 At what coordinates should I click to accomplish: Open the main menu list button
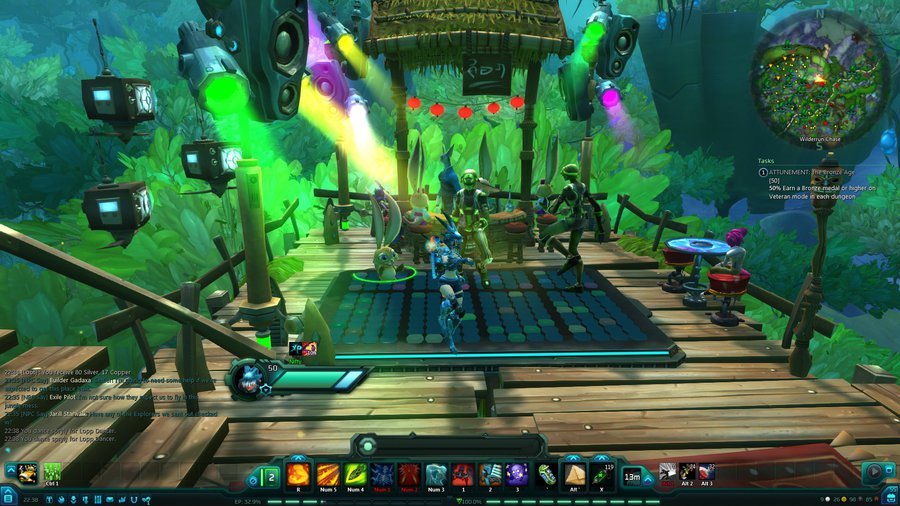tap(9, 496)
